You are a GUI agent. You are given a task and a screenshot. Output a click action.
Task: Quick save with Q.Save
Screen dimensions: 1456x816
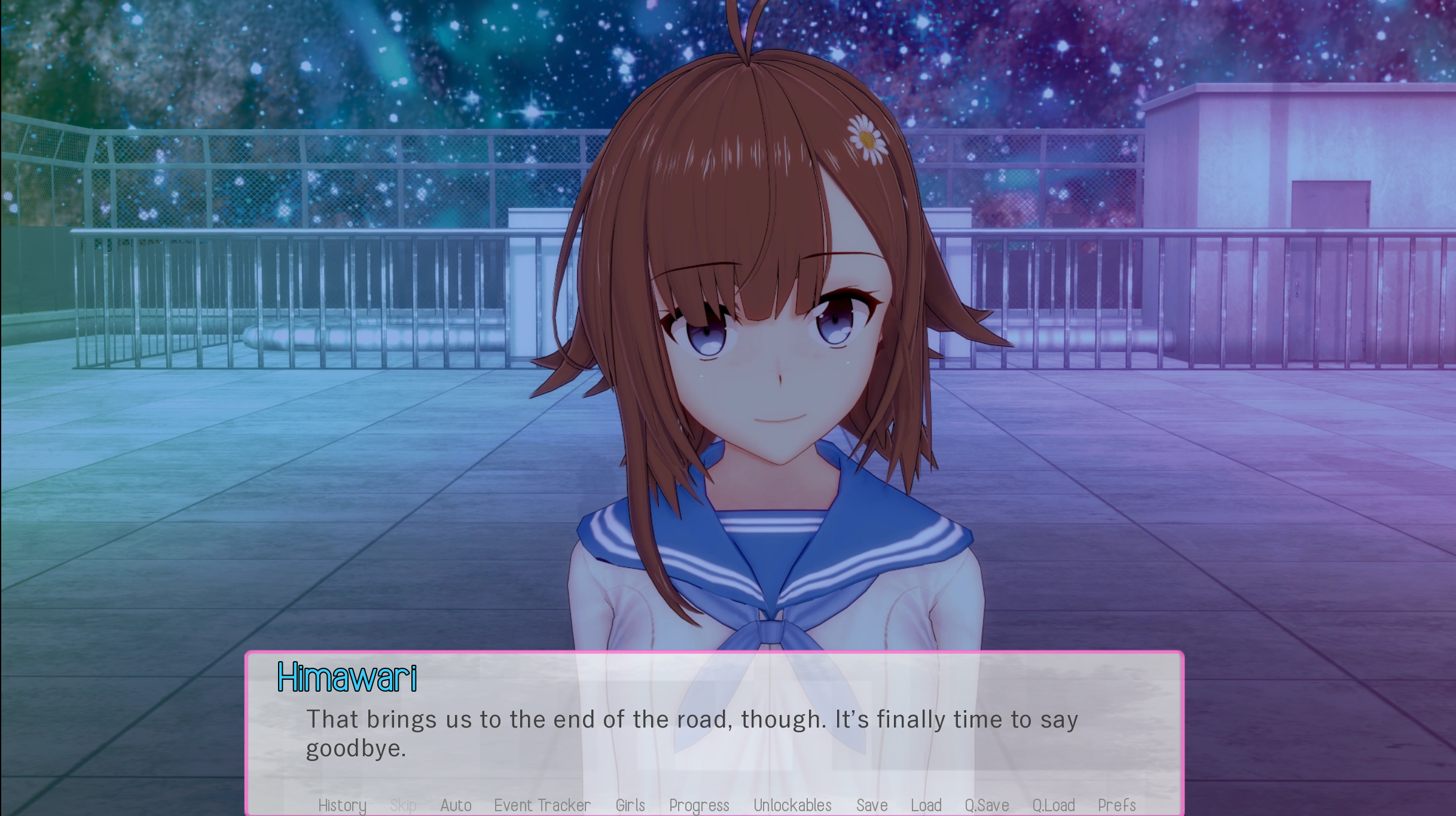coord(987,805)
